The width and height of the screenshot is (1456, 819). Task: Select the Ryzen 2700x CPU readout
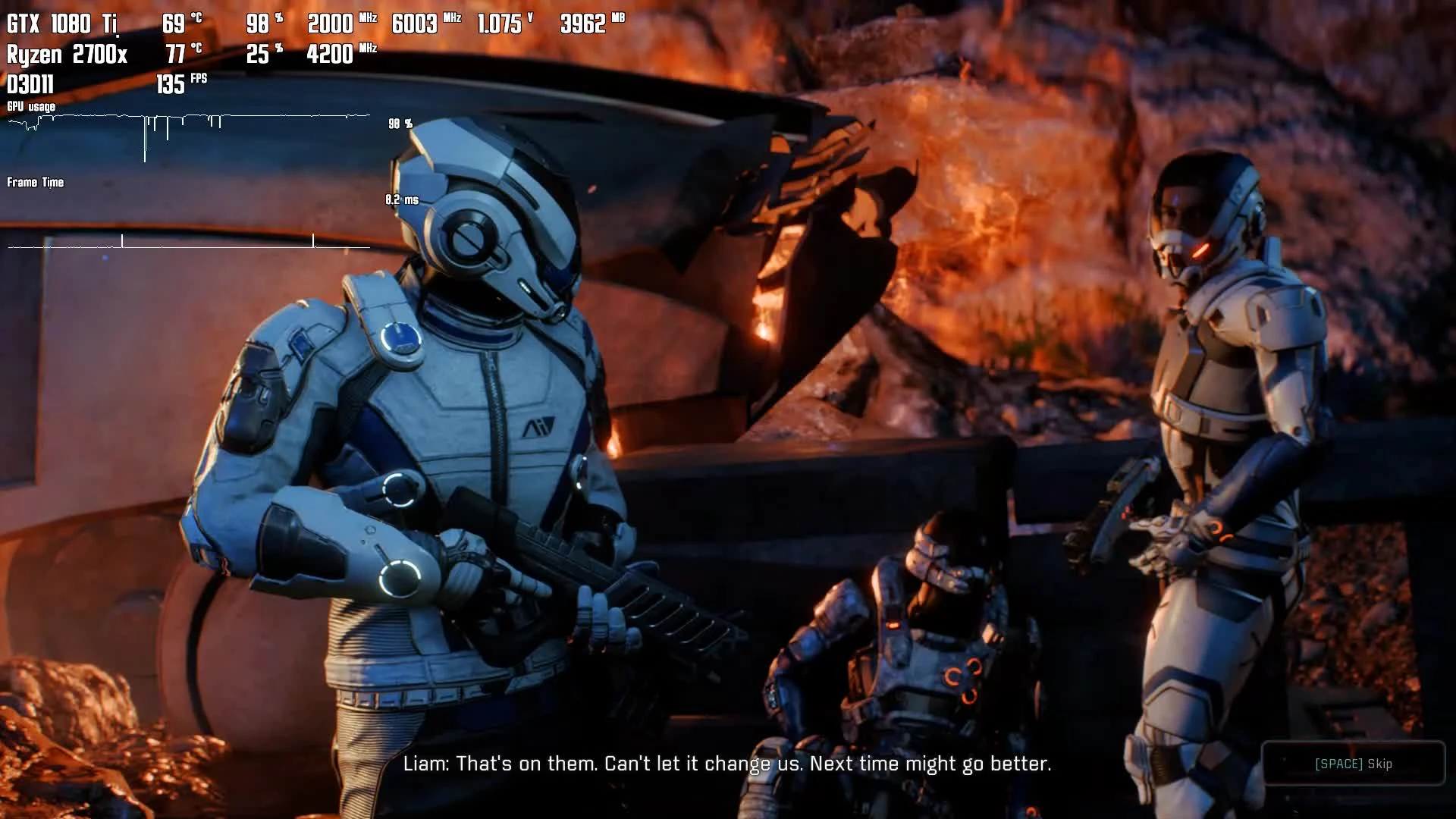click(67, 55)
